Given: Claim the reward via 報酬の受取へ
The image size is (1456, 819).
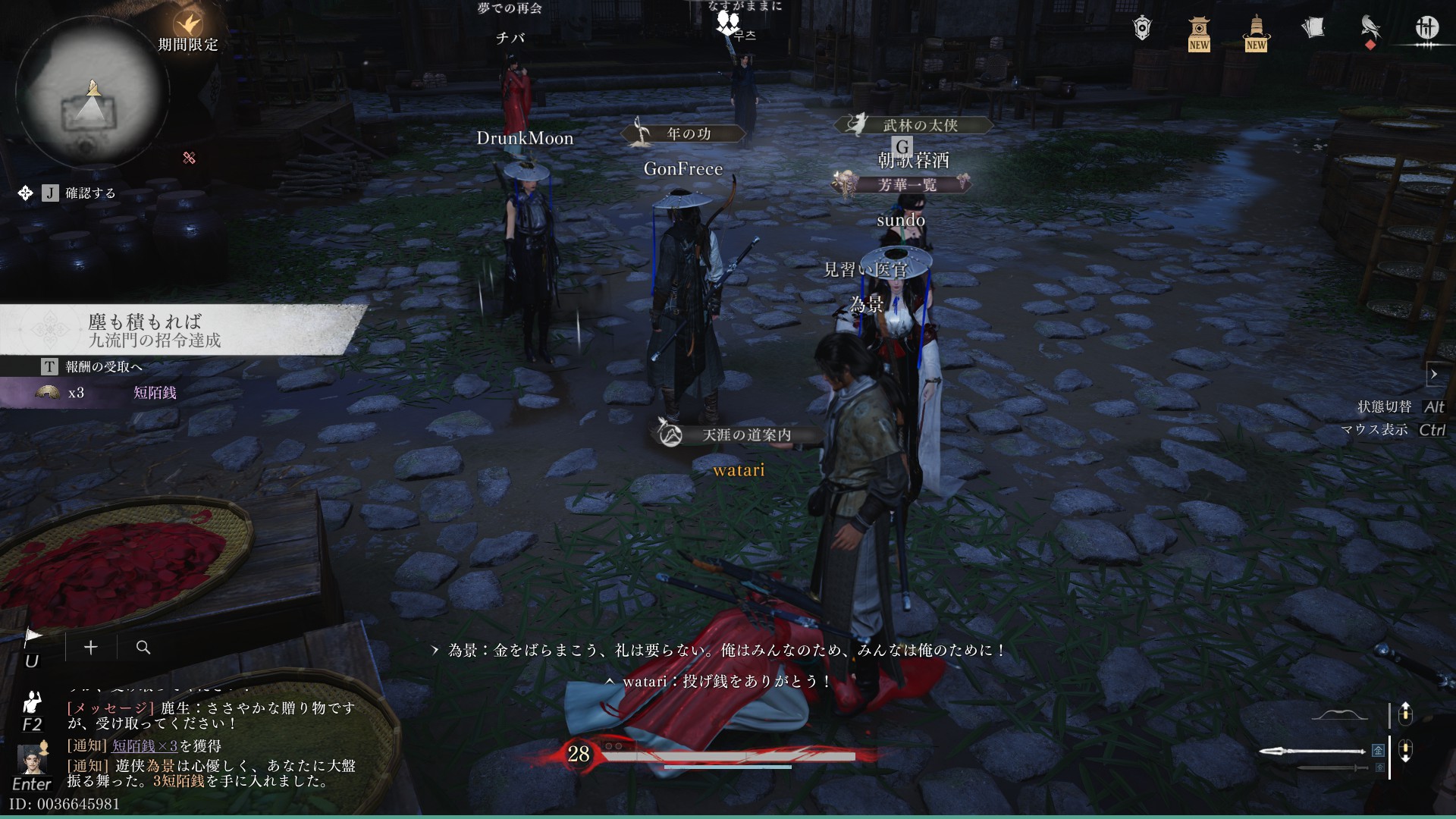Looking at the screenshot, I should (103, 367).
